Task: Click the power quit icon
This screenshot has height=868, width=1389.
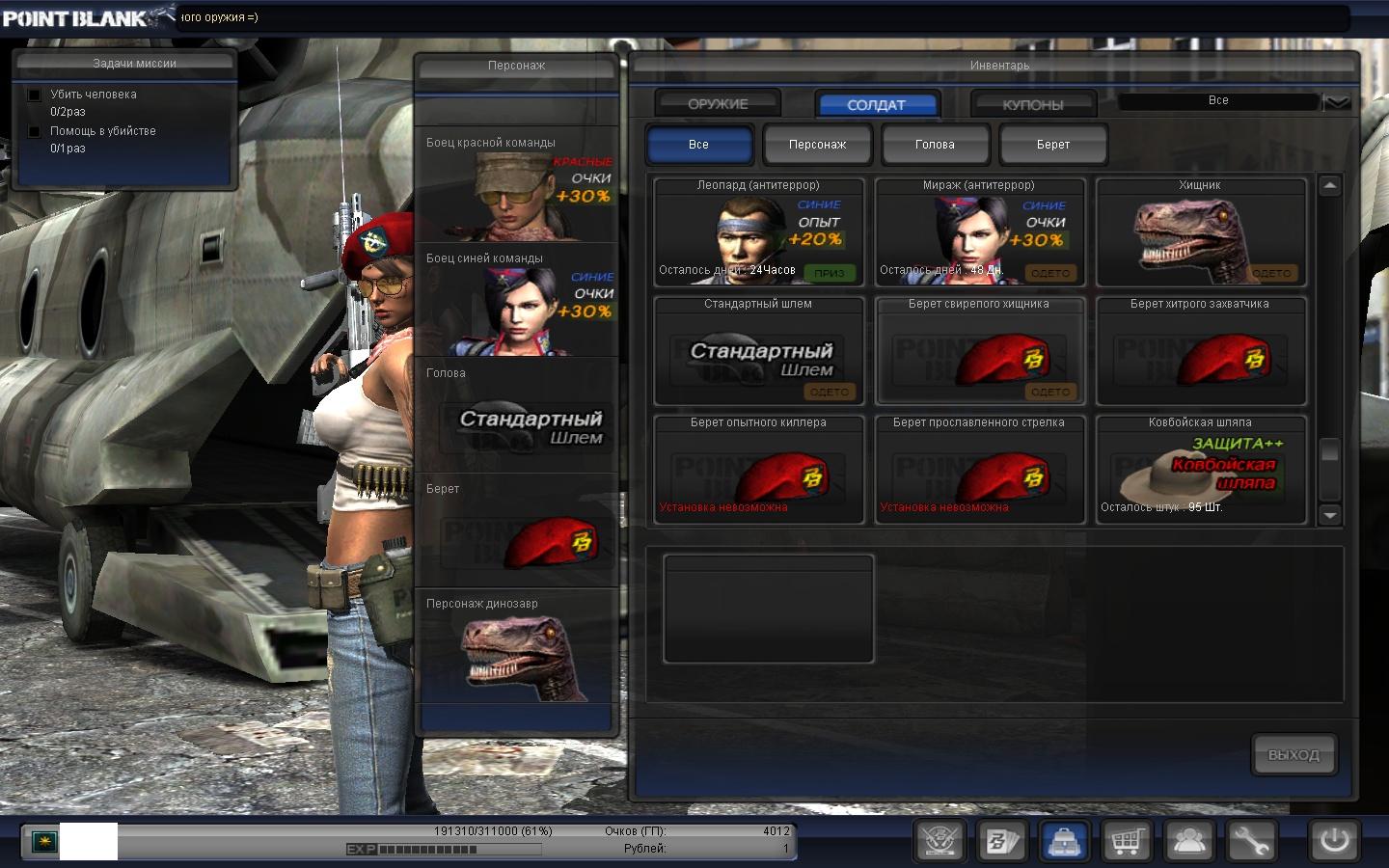Action: (x=1334, y=841)
